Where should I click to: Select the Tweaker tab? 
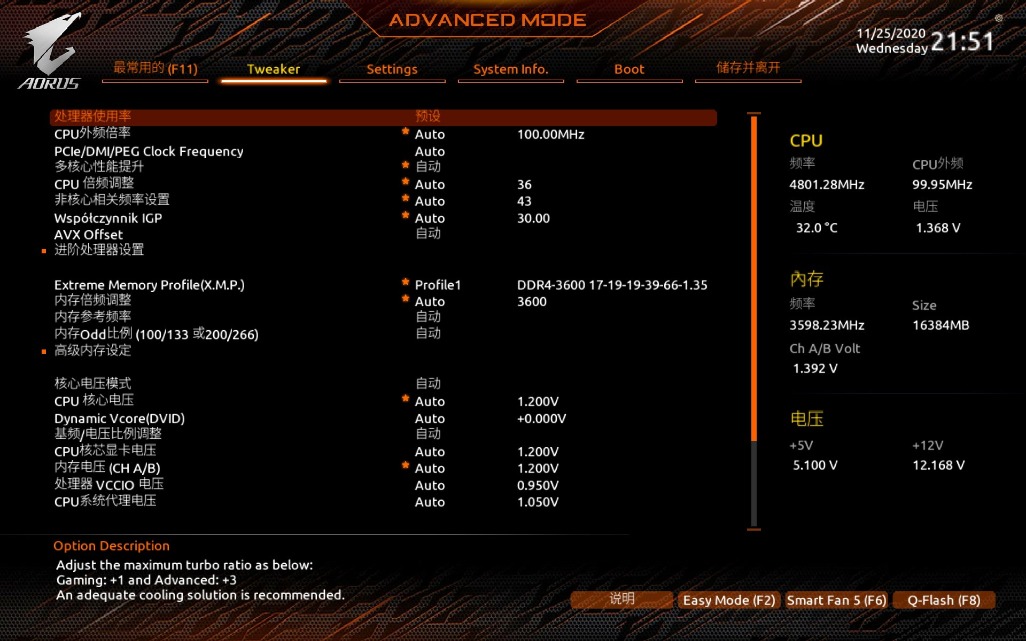pos(273,69)
